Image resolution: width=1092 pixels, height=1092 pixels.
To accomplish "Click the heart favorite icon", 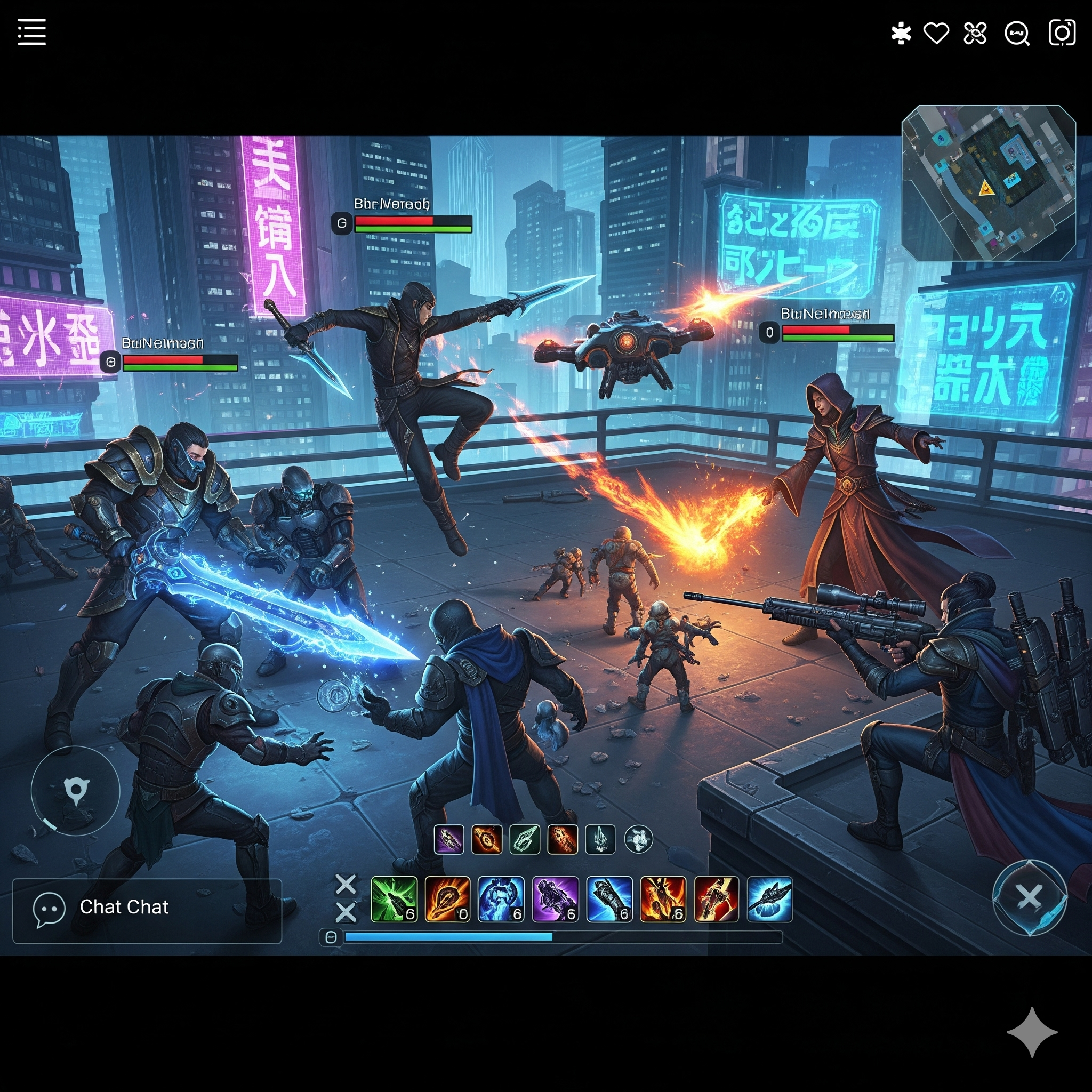I will 936,34.
